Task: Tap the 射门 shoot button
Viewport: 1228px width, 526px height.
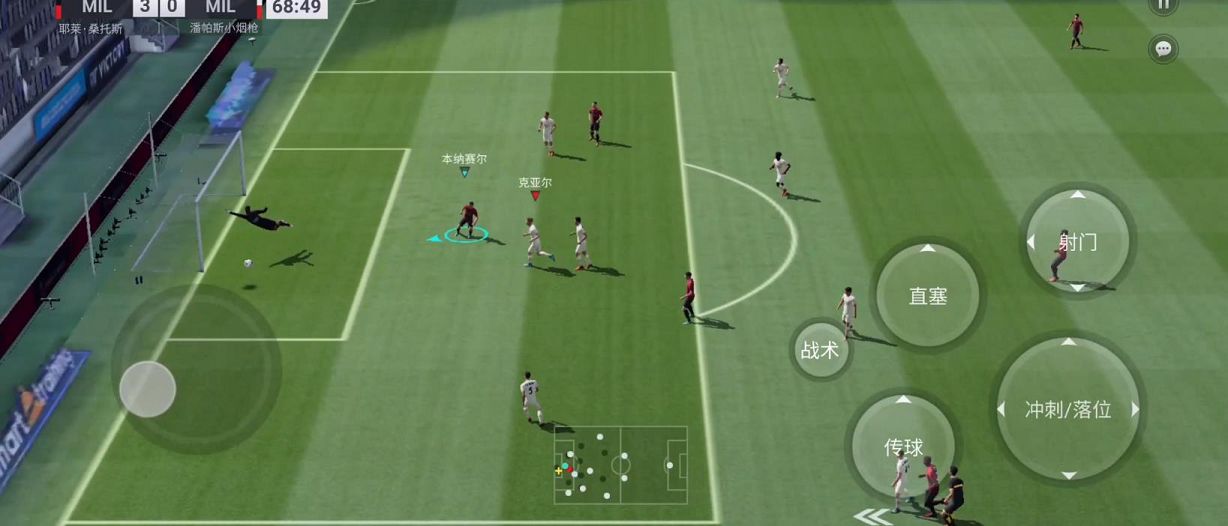Action: tap(1077, 241)
